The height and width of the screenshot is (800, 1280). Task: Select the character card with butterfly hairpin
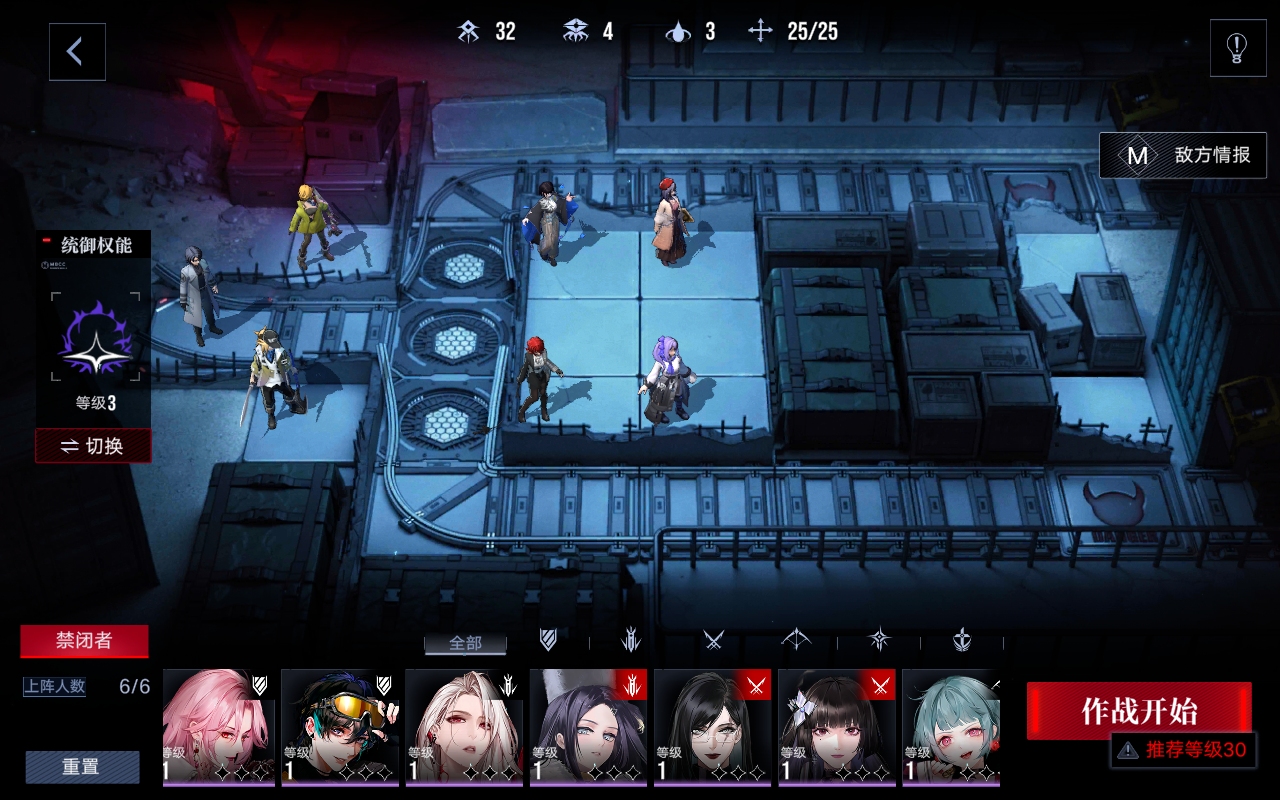837,727
